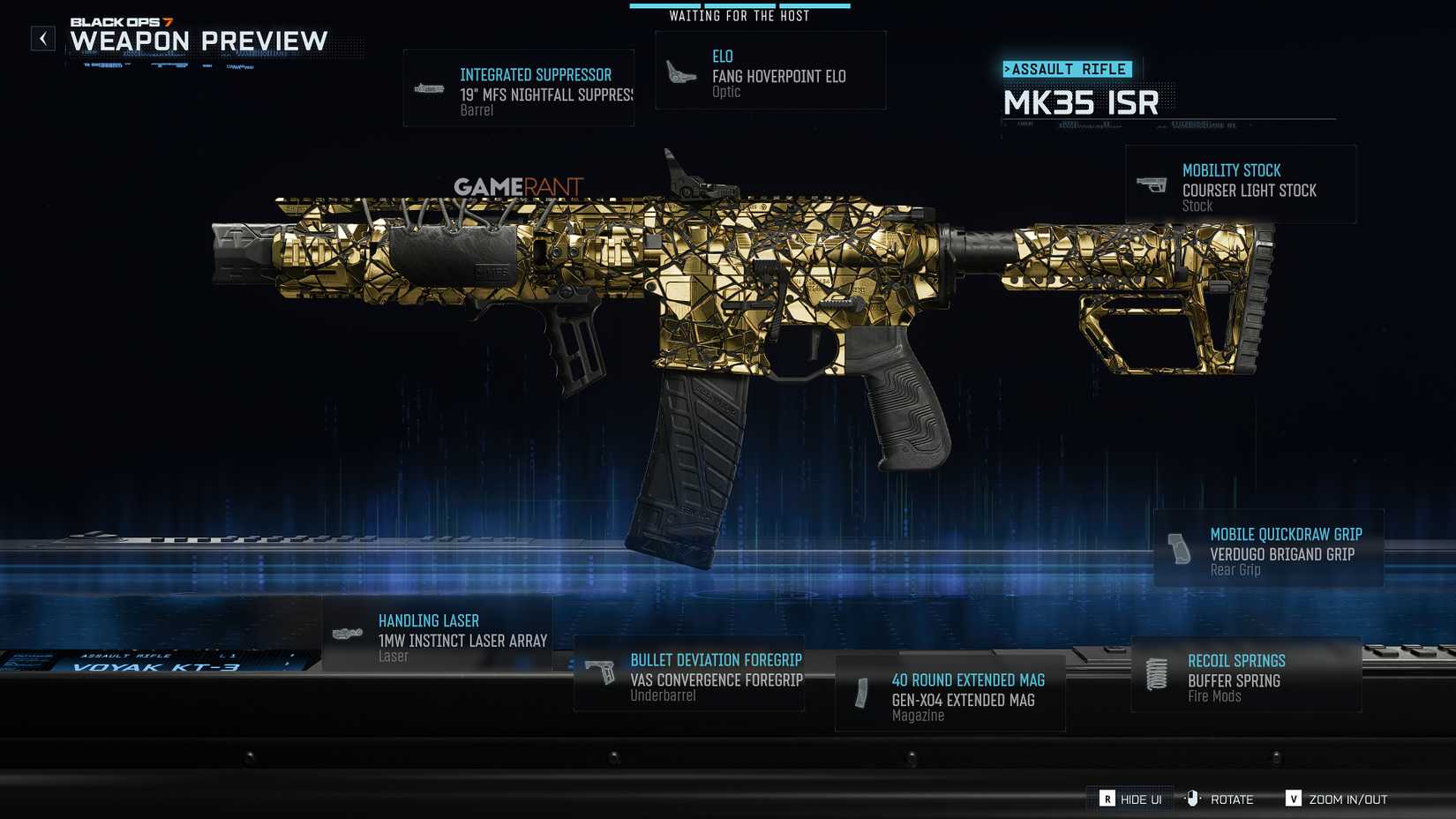1456x819 pixels.
Task: Toggle Zoom In/Out with the V prompt
Action: point(1295,799)
